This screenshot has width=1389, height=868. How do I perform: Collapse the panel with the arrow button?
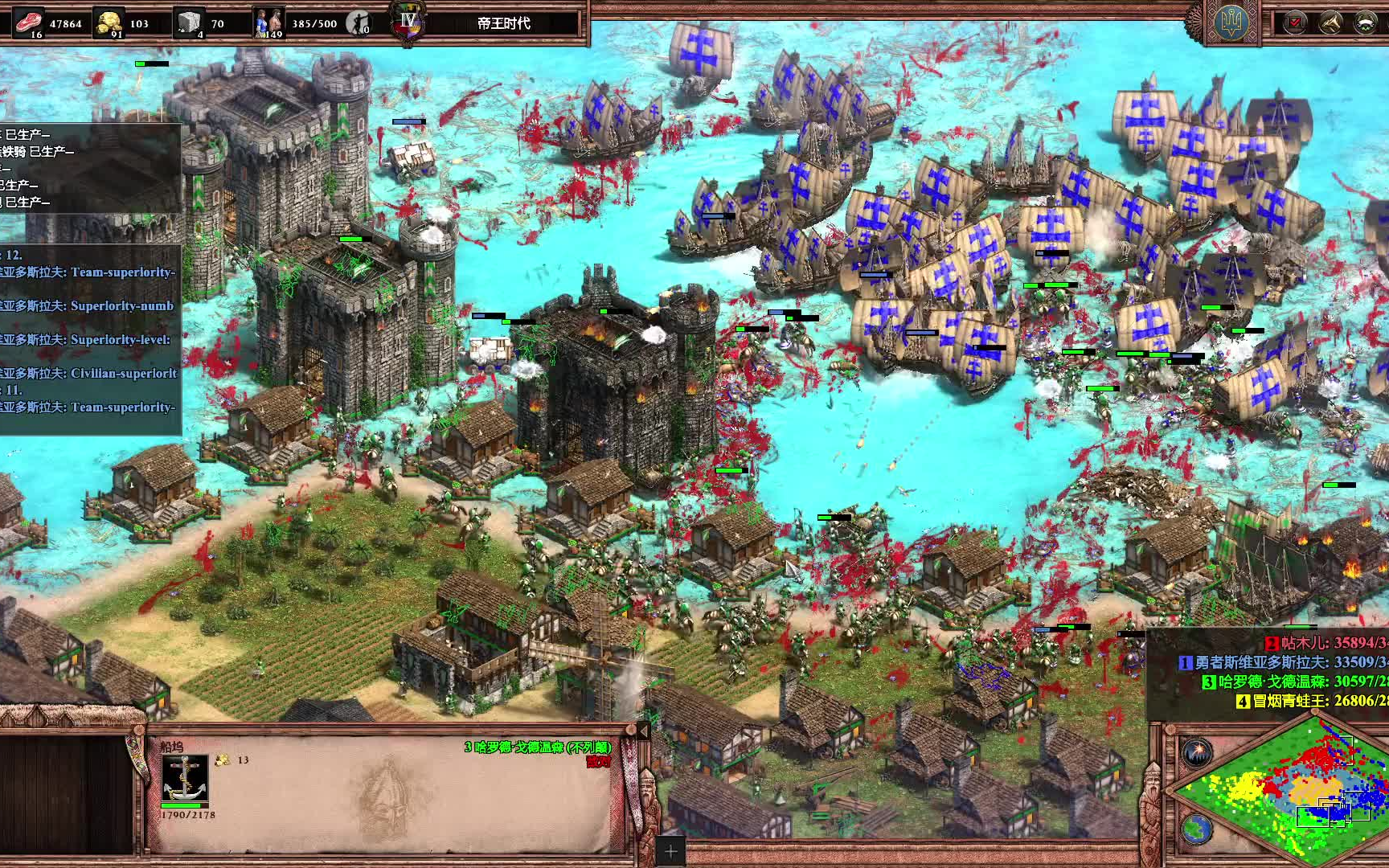point(643,731)
